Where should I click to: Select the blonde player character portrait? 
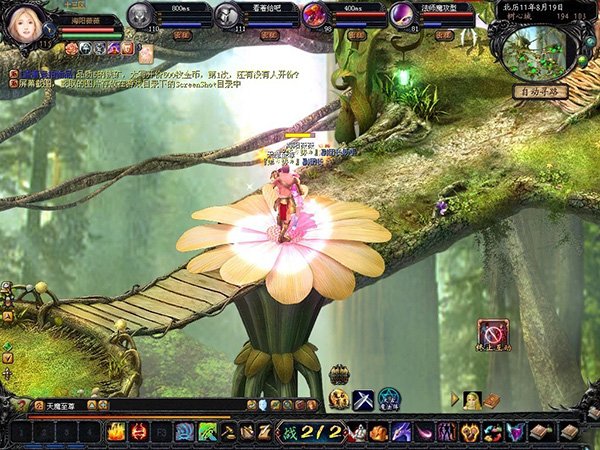point(30,24)
